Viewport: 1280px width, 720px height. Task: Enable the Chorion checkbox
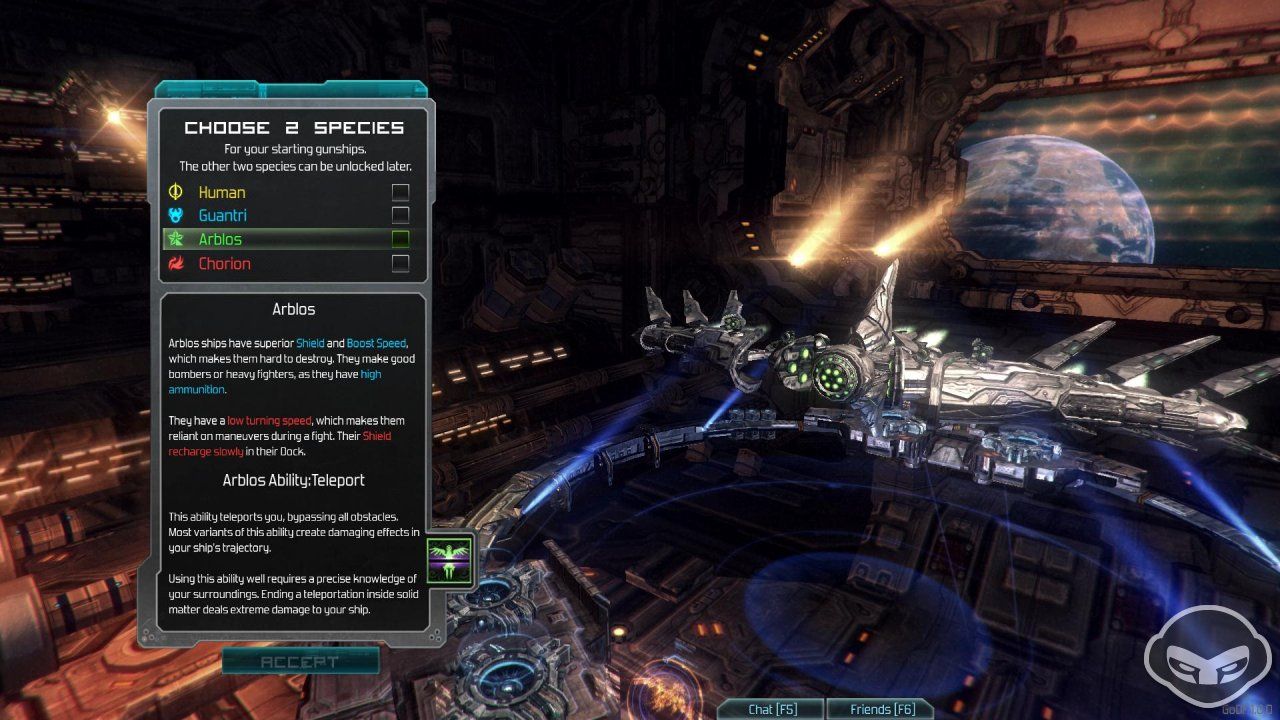[400, 264]
